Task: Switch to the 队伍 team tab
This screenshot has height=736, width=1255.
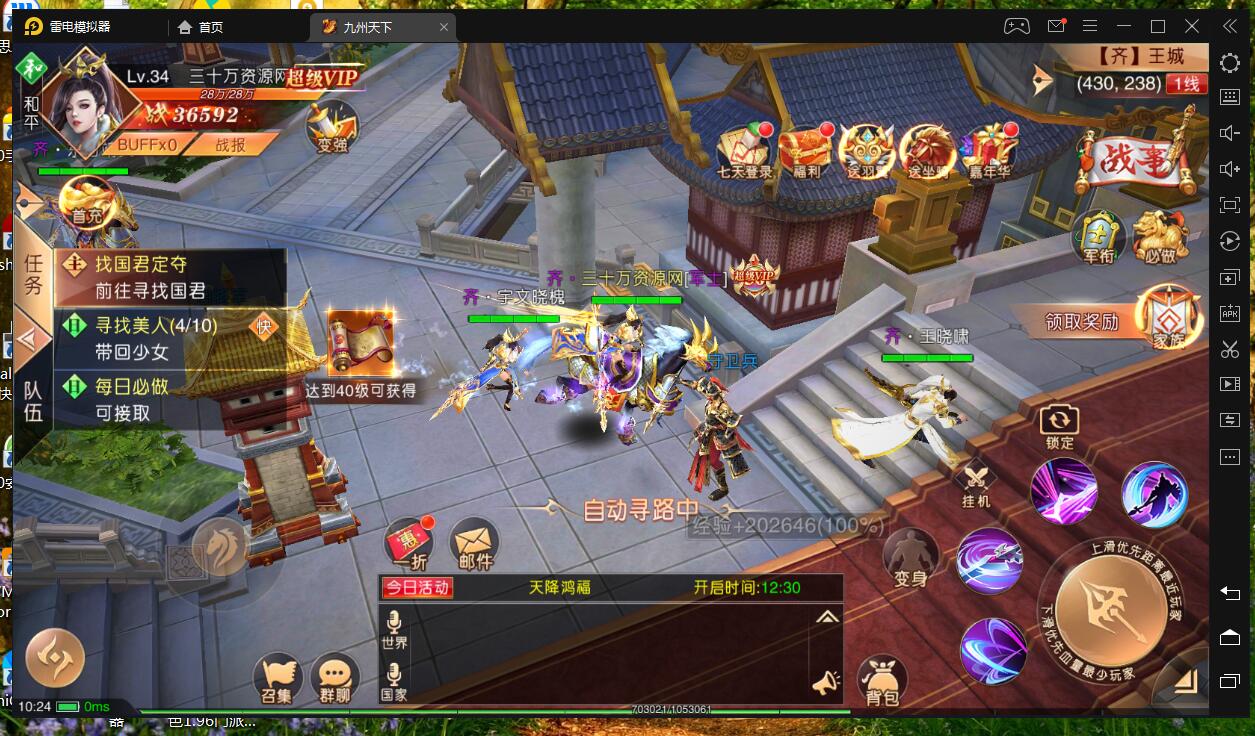Action: (33, 400)
